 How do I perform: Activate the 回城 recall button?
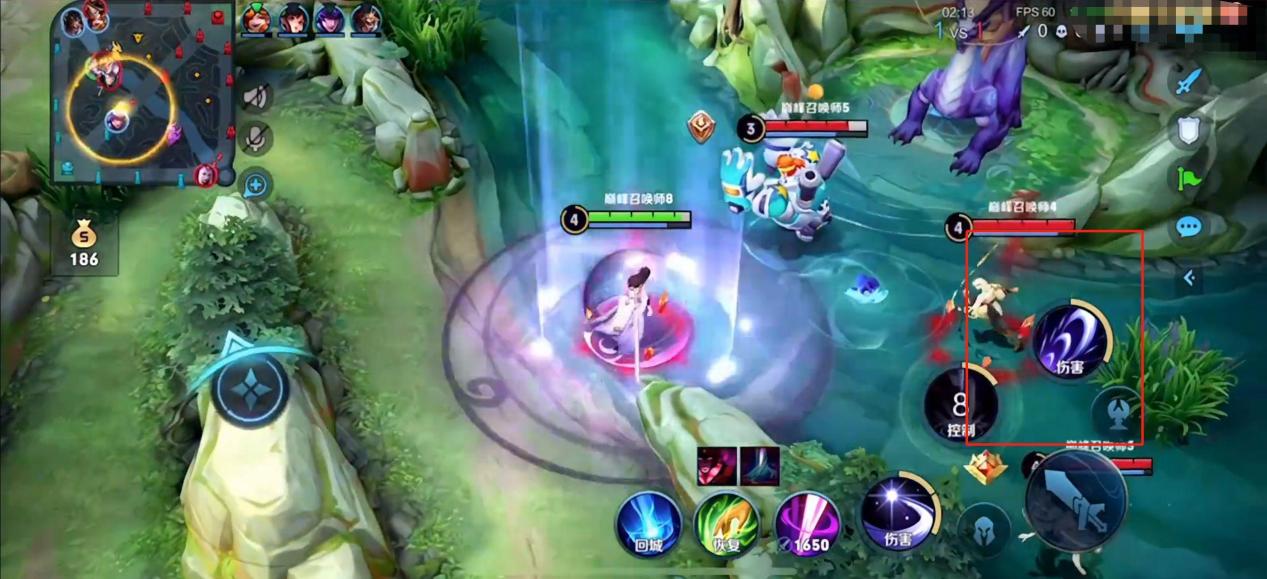click(648, 523)
